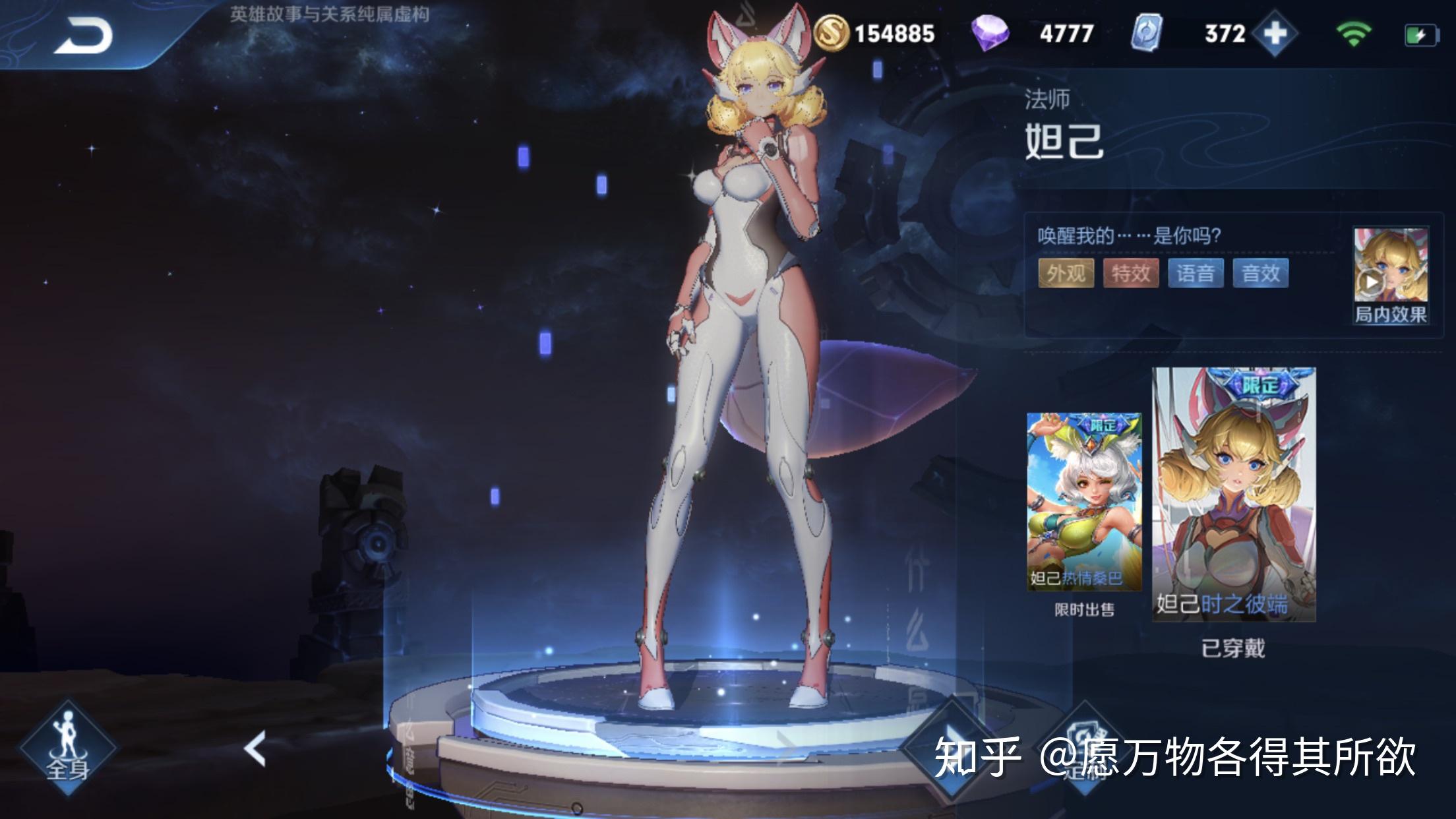The image size is (1456, 819).
Task: Choose the 妲己时之彼端 skin card
Action: [1233, 495]
